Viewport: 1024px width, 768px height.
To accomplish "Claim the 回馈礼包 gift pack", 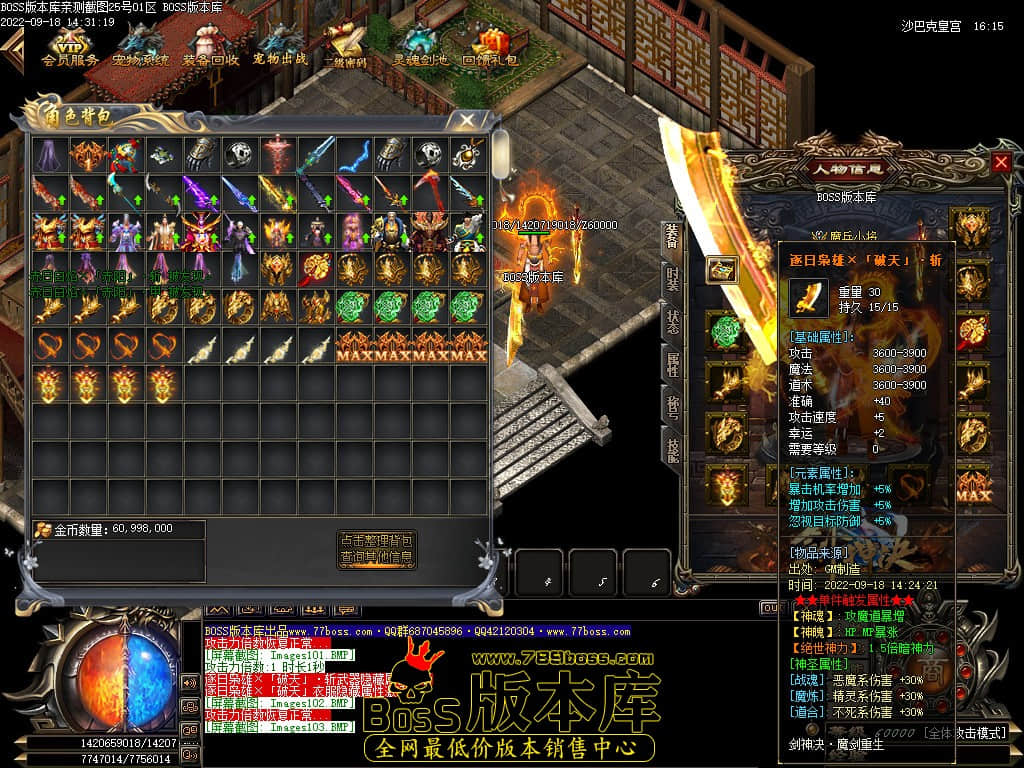I will (490, 44).
